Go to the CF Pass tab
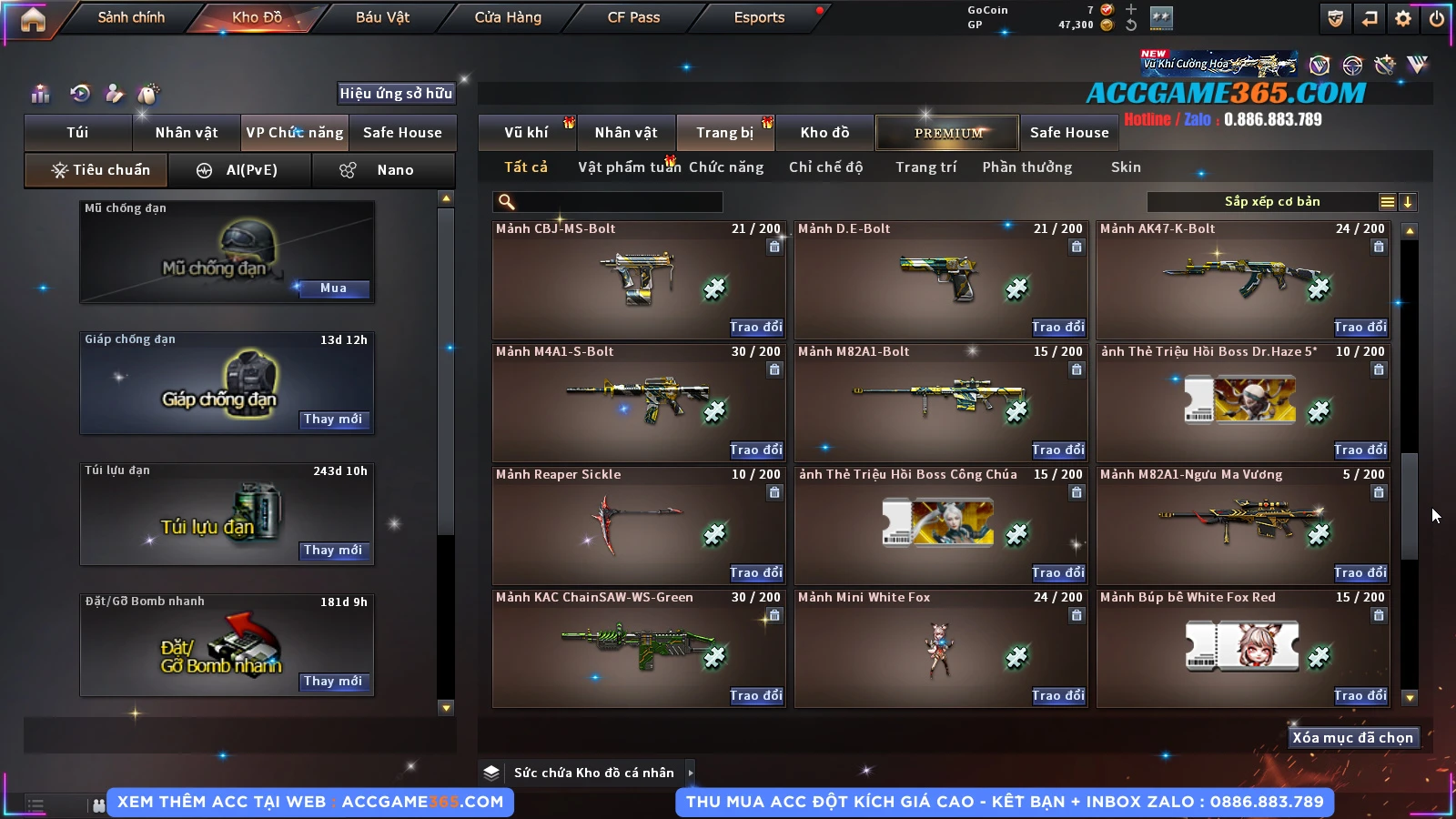Screen dimensions: 1456x819 (x=633, y=17)
